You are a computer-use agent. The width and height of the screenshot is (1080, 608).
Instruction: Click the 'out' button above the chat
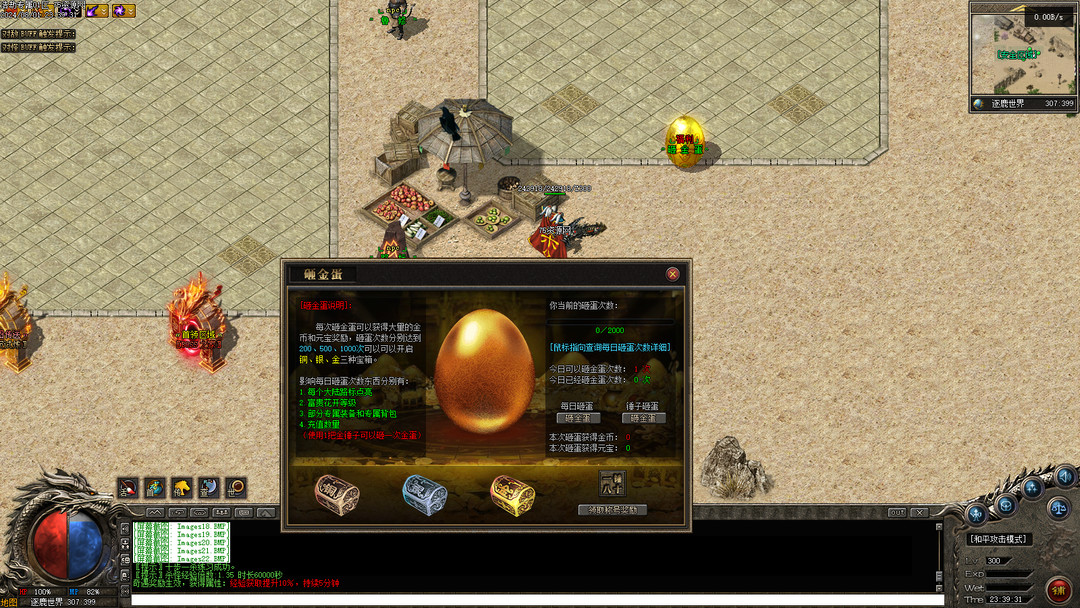click(x=897, y=512)
